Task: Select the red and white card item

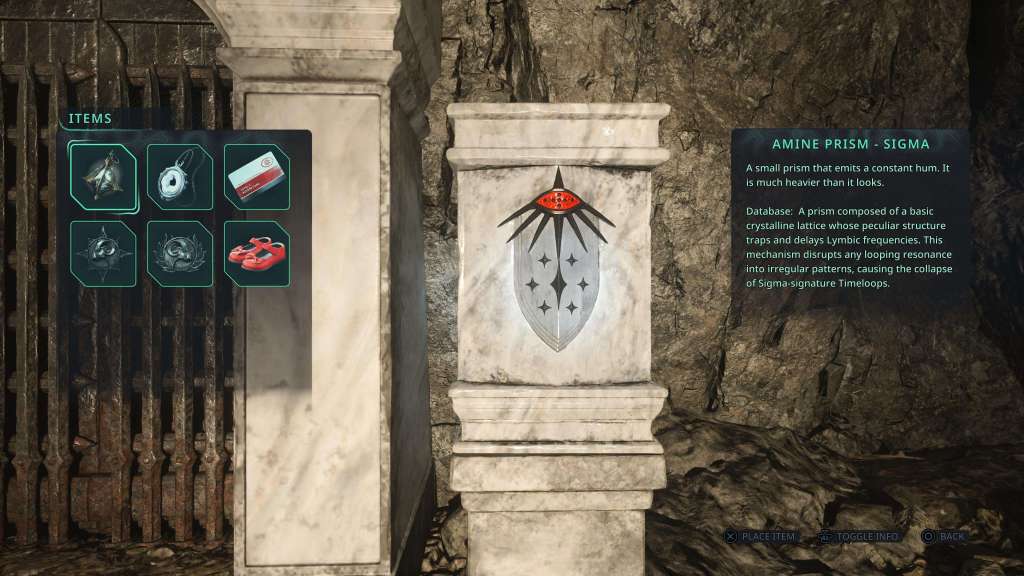Action: tap(257, 177)
